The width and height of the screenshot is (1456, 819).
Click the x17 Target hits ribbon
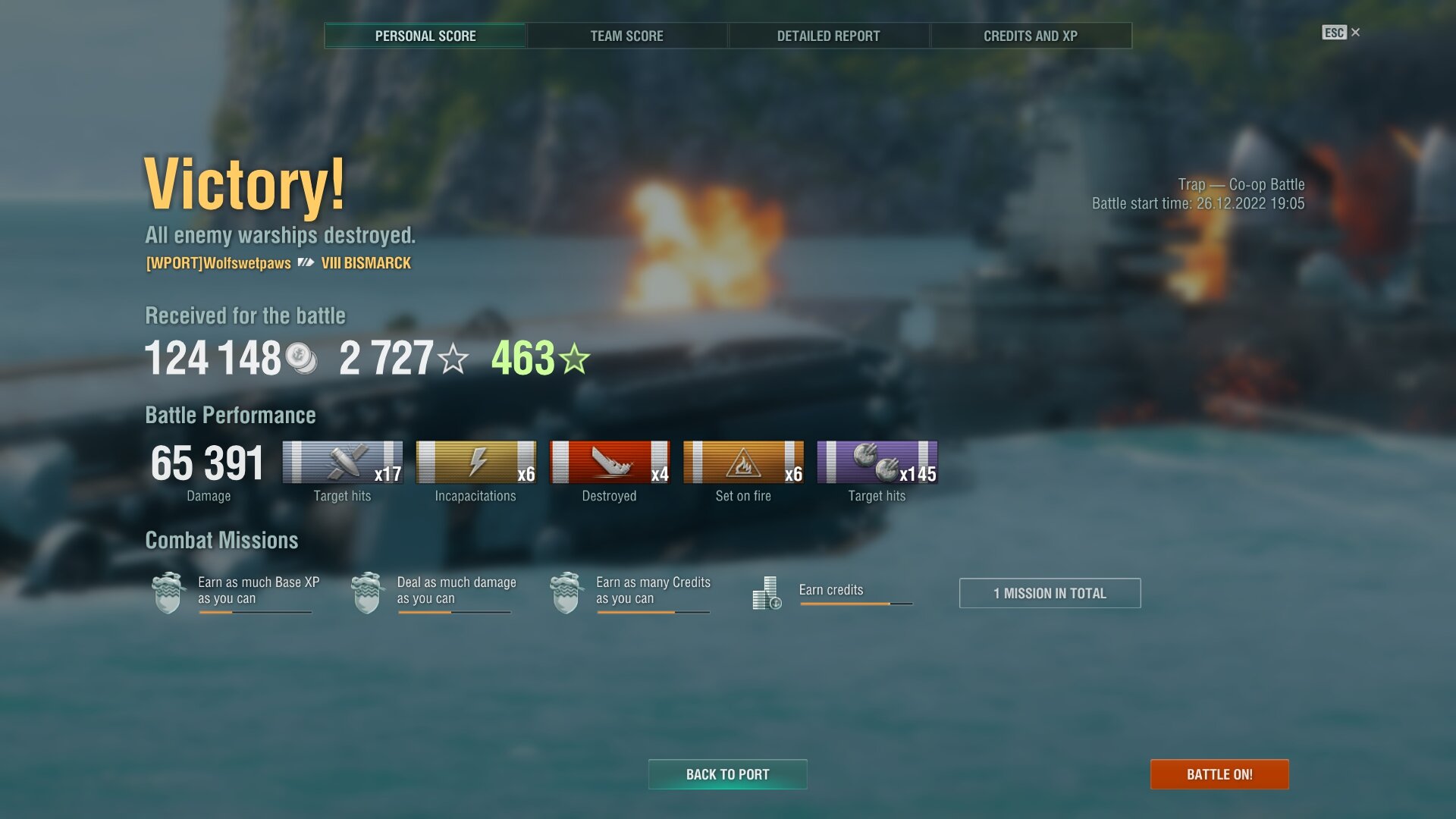[x=342, y=463]
